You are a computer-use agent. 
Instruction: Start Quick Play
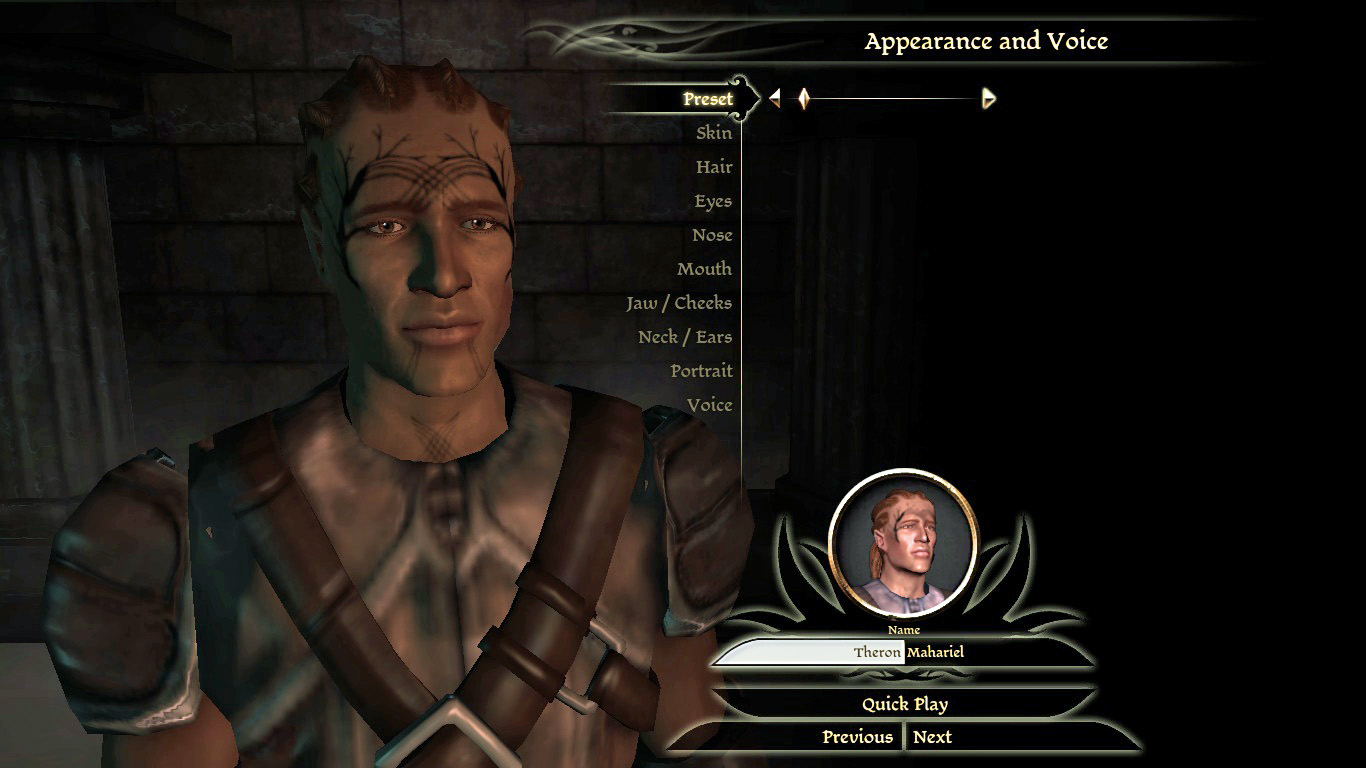[x=905, y=704]
